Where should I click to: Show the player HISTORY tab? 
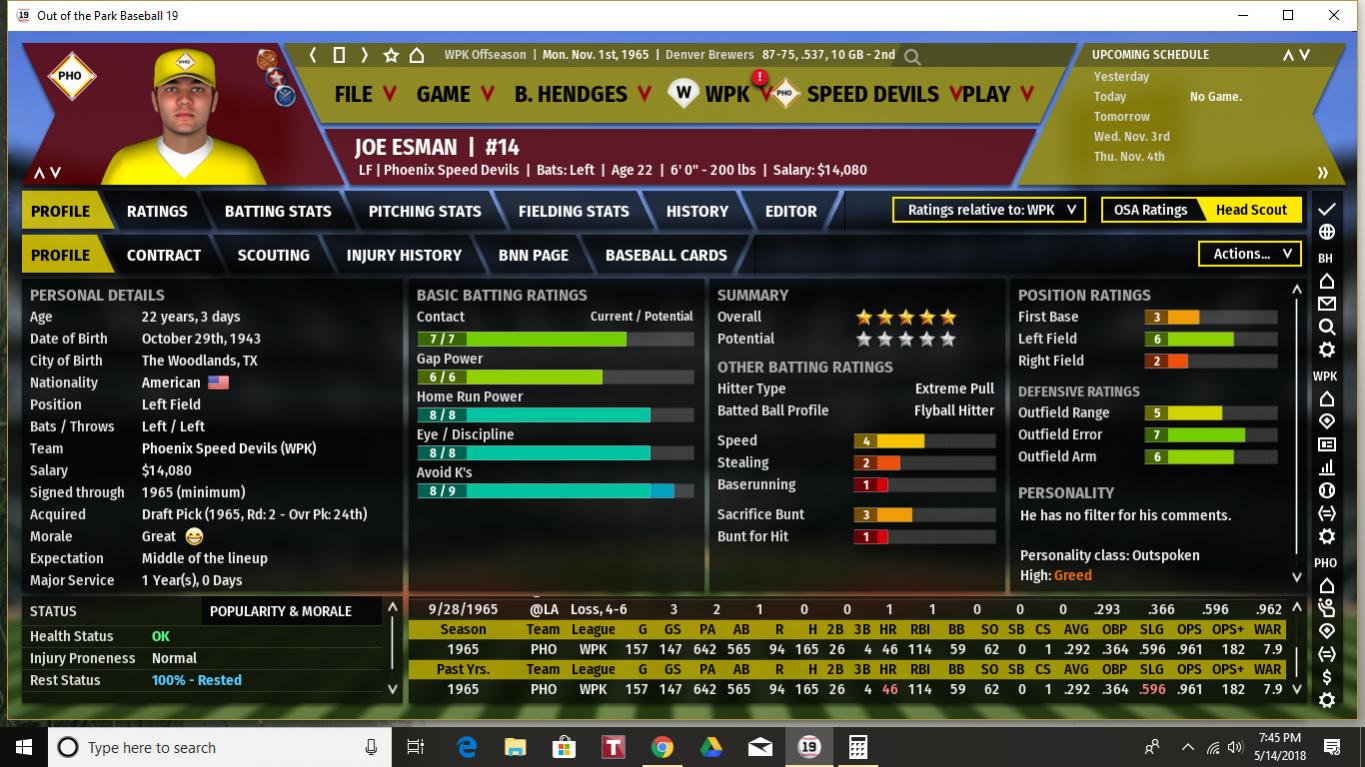pyautogui.click(x=697, y=211)
